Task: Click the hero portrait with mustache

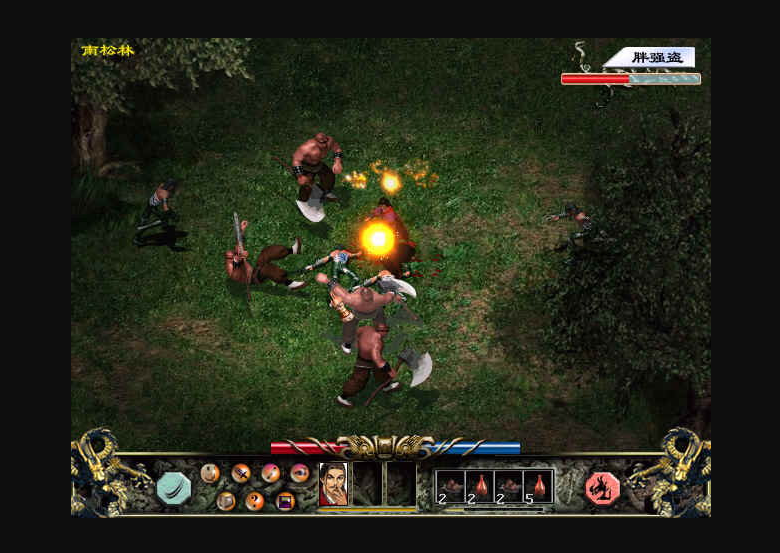Action: pyautogui.click(x=333, y=484)
